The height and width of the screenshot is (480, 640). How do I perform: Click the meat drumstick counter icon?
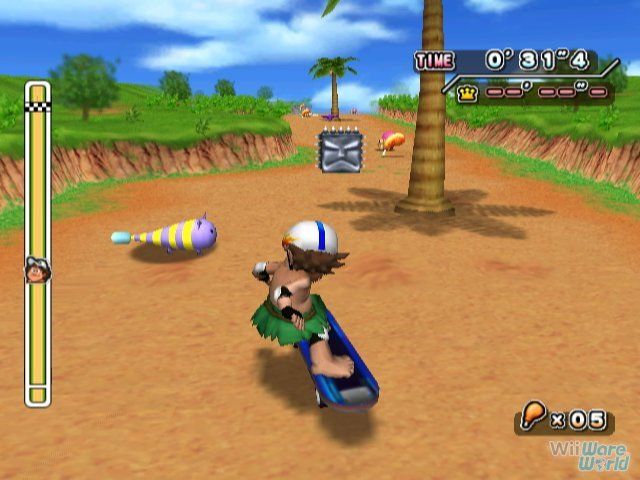pyautogui.click(x=531, y=414)
